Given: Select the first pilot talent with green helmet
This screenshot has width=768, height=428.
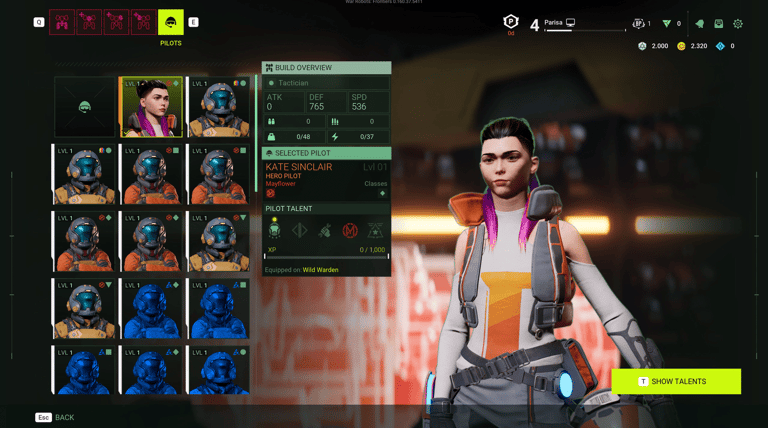Looking at the screenshot, I should 275,230.
